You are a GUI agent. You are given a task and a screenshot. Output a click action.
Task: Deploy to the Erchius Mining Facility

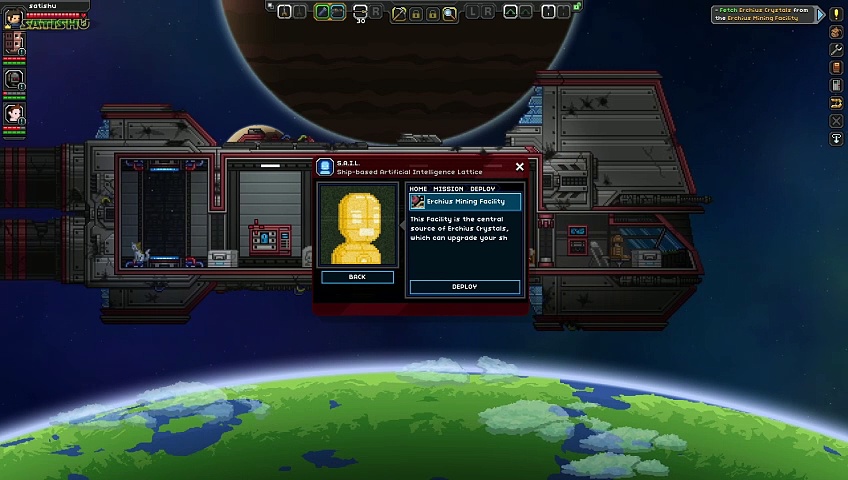[x=464, y=287]
